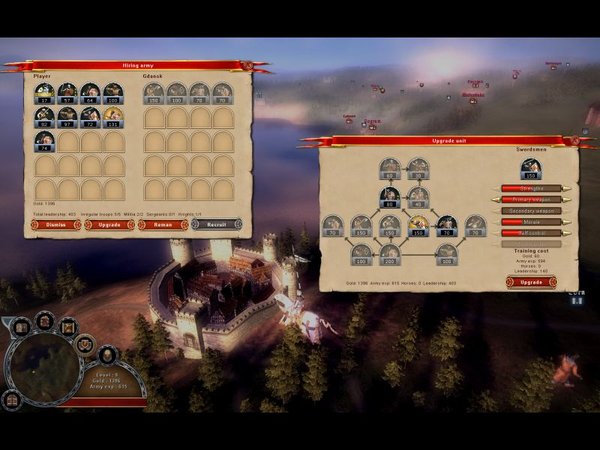Screen dimensions: 600x450
Task: Select the gold-highlighted unit in upgrade tree
Action: 418,225
